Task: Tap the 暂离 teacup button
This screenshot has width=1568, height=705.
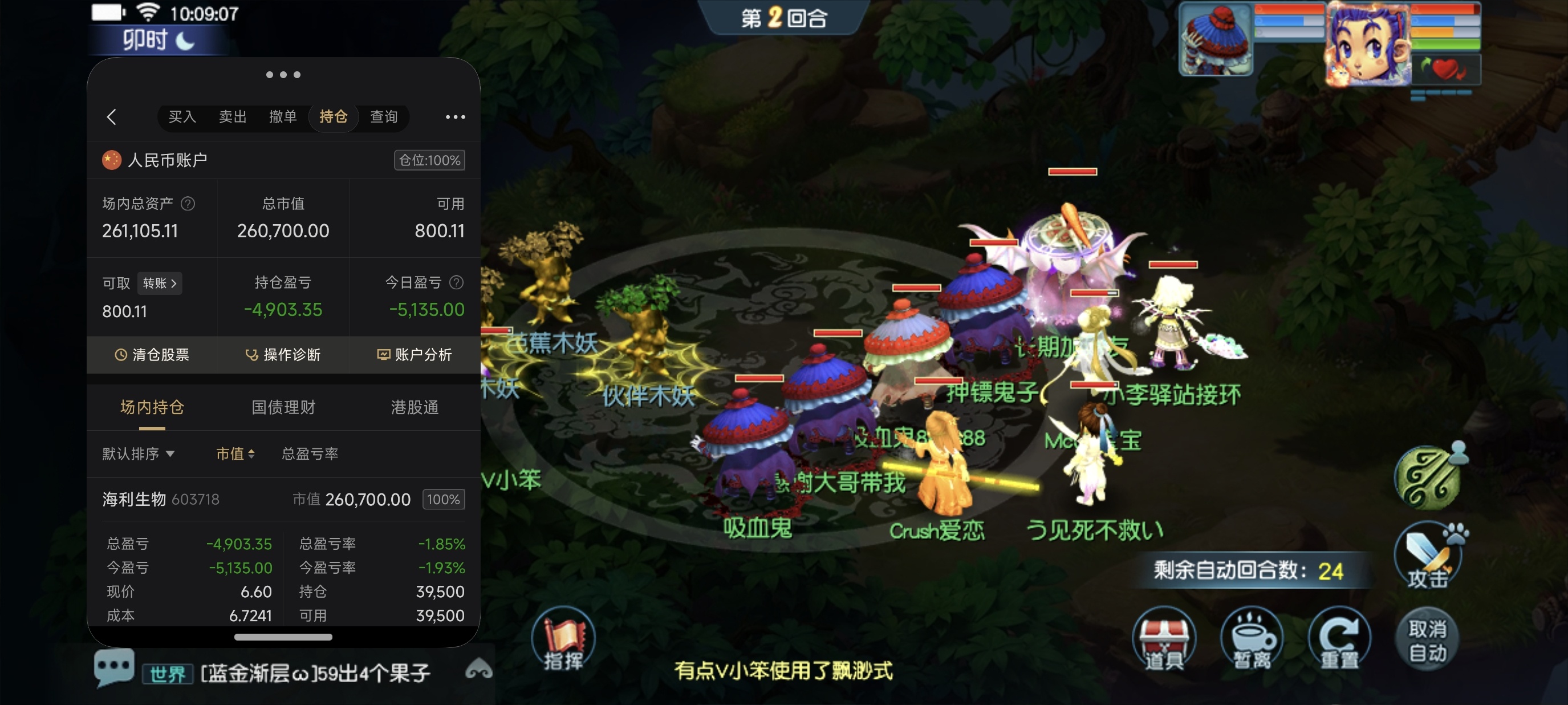Action: click(1252, 640)
